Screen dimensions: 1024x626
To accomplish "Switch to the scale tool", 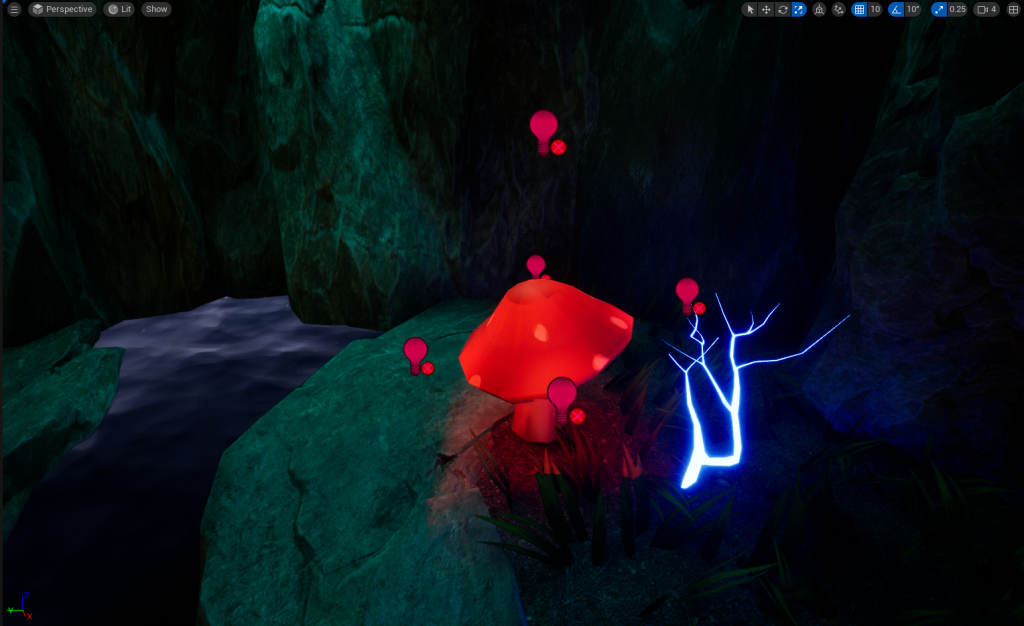I will [x=799, y=9].
